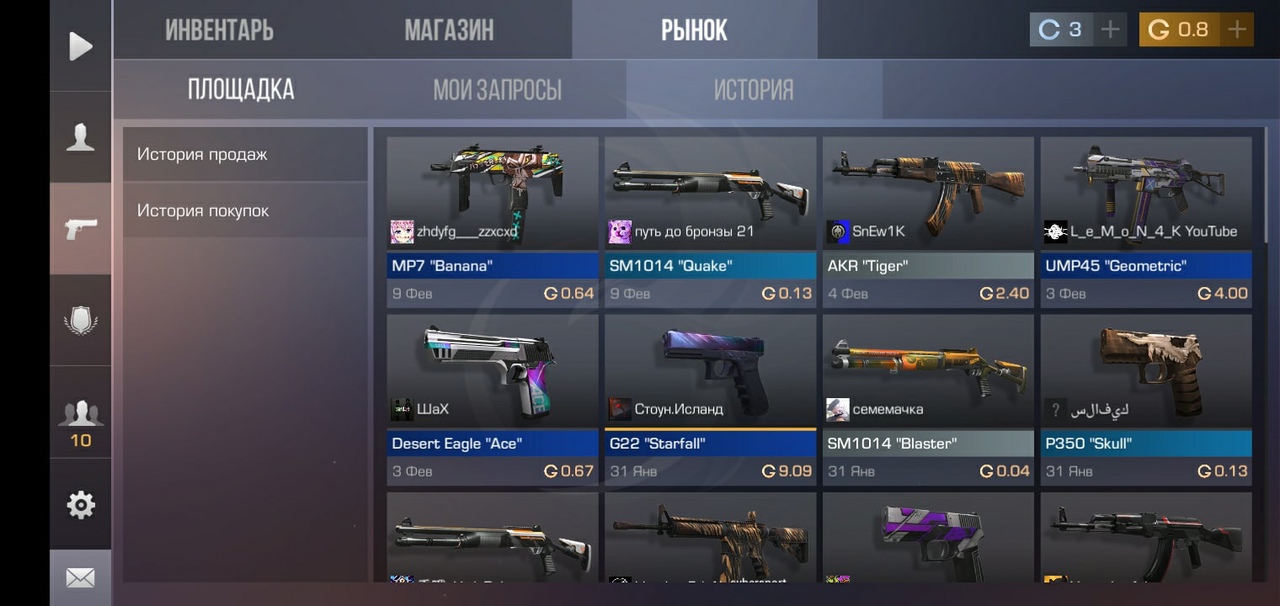Screen dimensions: 1280x606
Task: Show История покупок list
Action: pyautogui.click(x=245, y=211)
